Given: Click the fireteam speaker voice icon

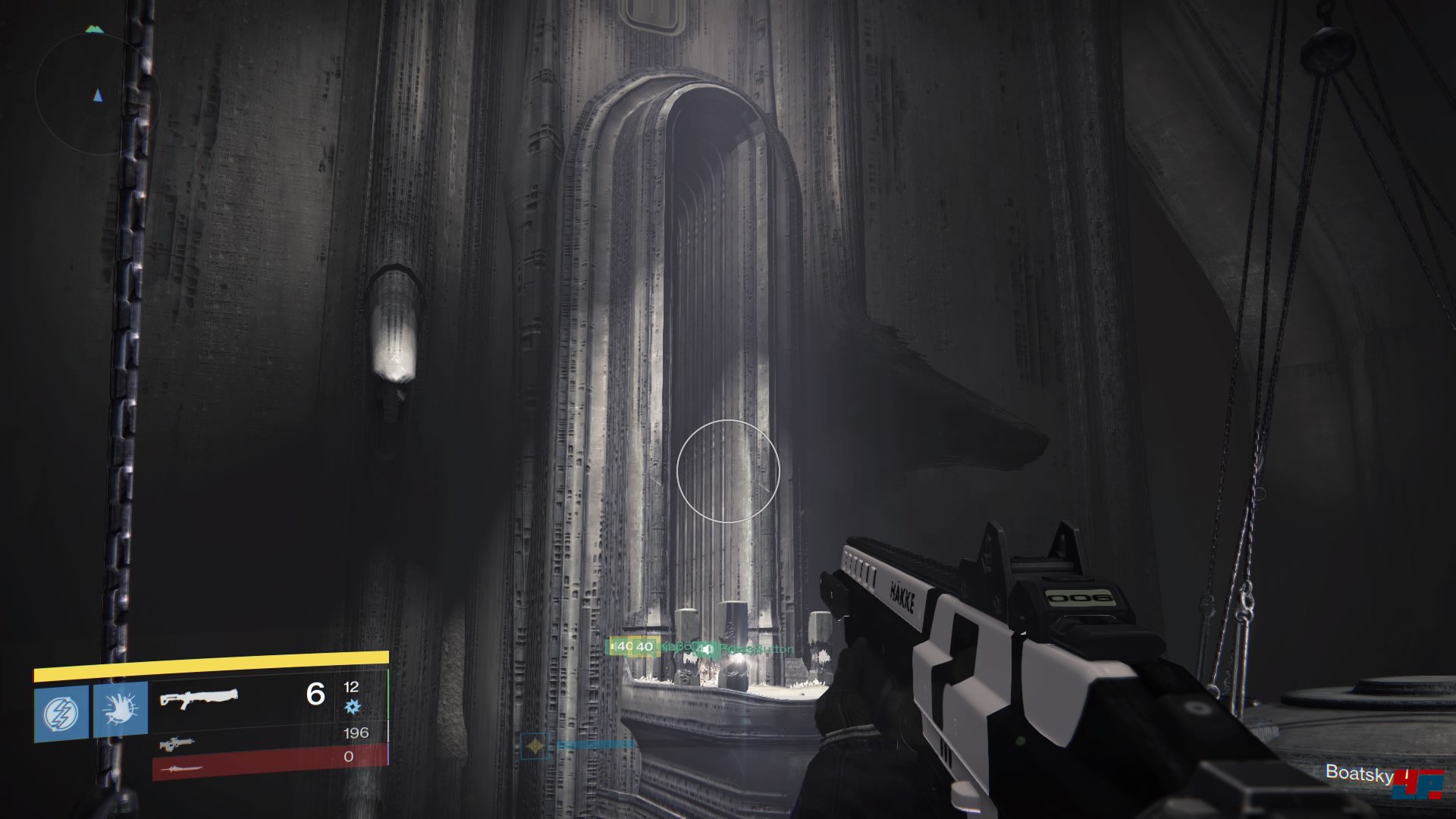Looking at the screenshot, I should tap(707, 649).
